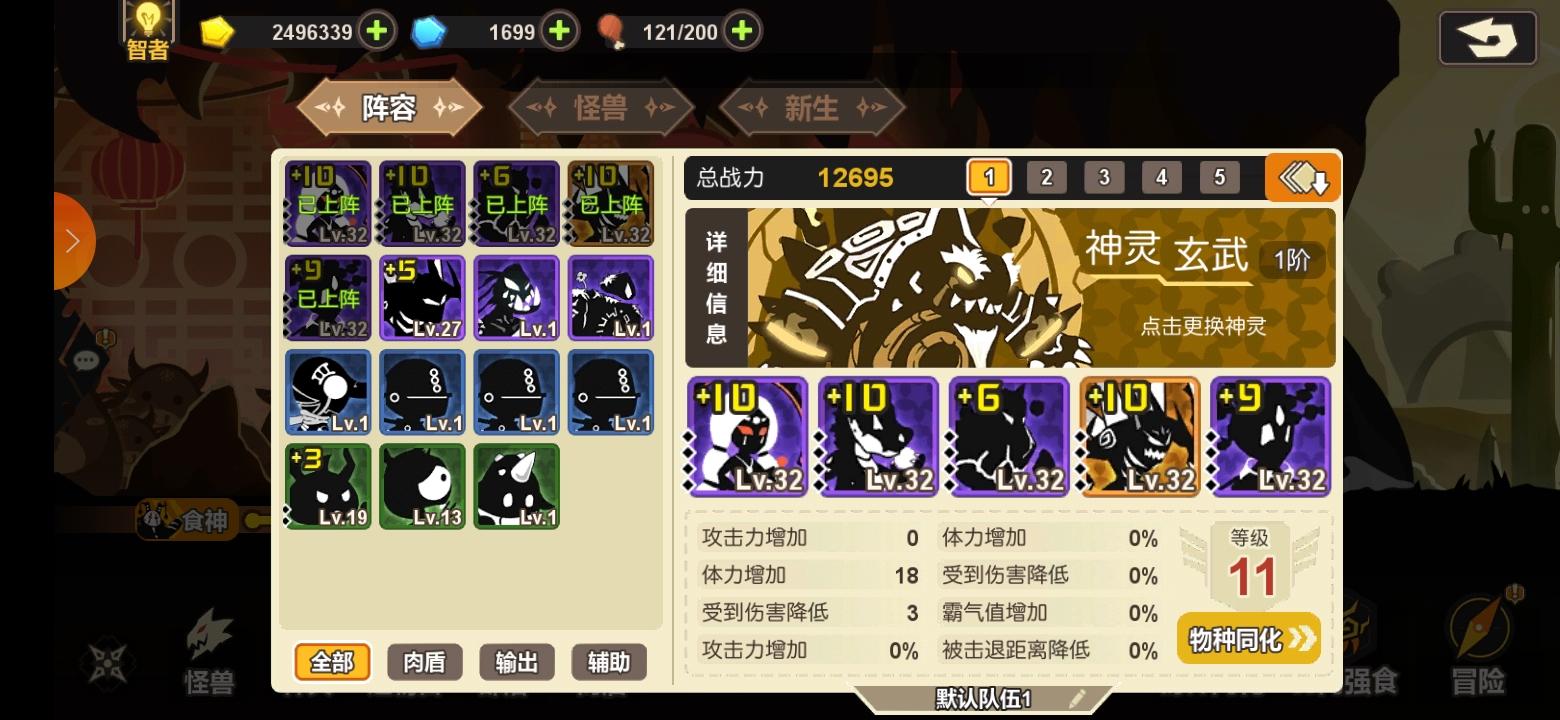Switch to the 怪兽 tab

coord(600,108)
